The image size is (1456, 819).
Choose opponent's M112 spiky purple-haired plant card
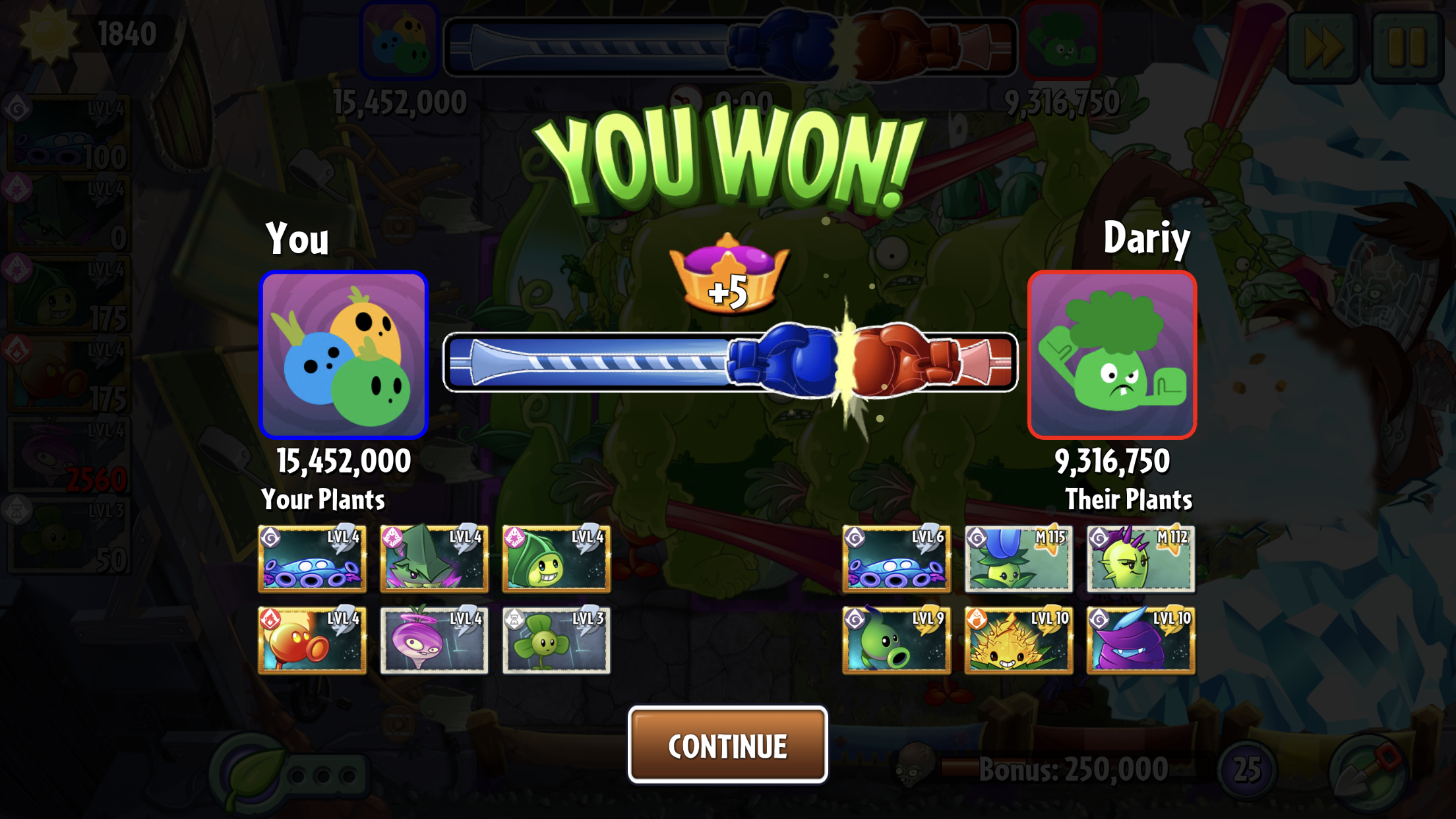[1140, 559]
